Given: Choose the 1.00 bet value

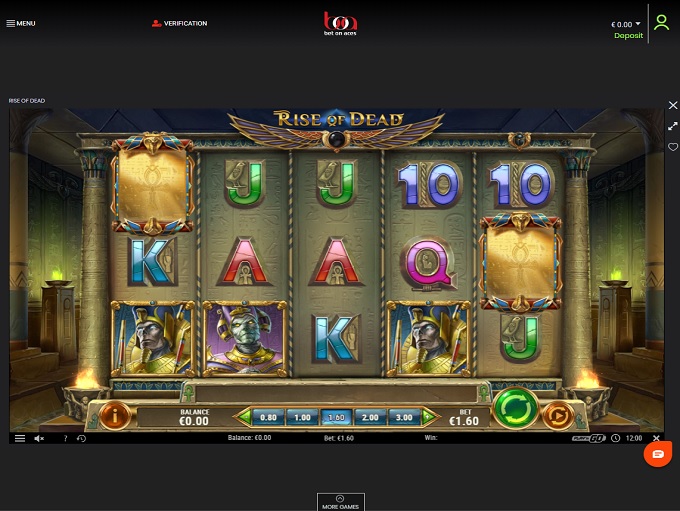Looking at the screenshot, I should pyautogui.click(x=302, y=417).
